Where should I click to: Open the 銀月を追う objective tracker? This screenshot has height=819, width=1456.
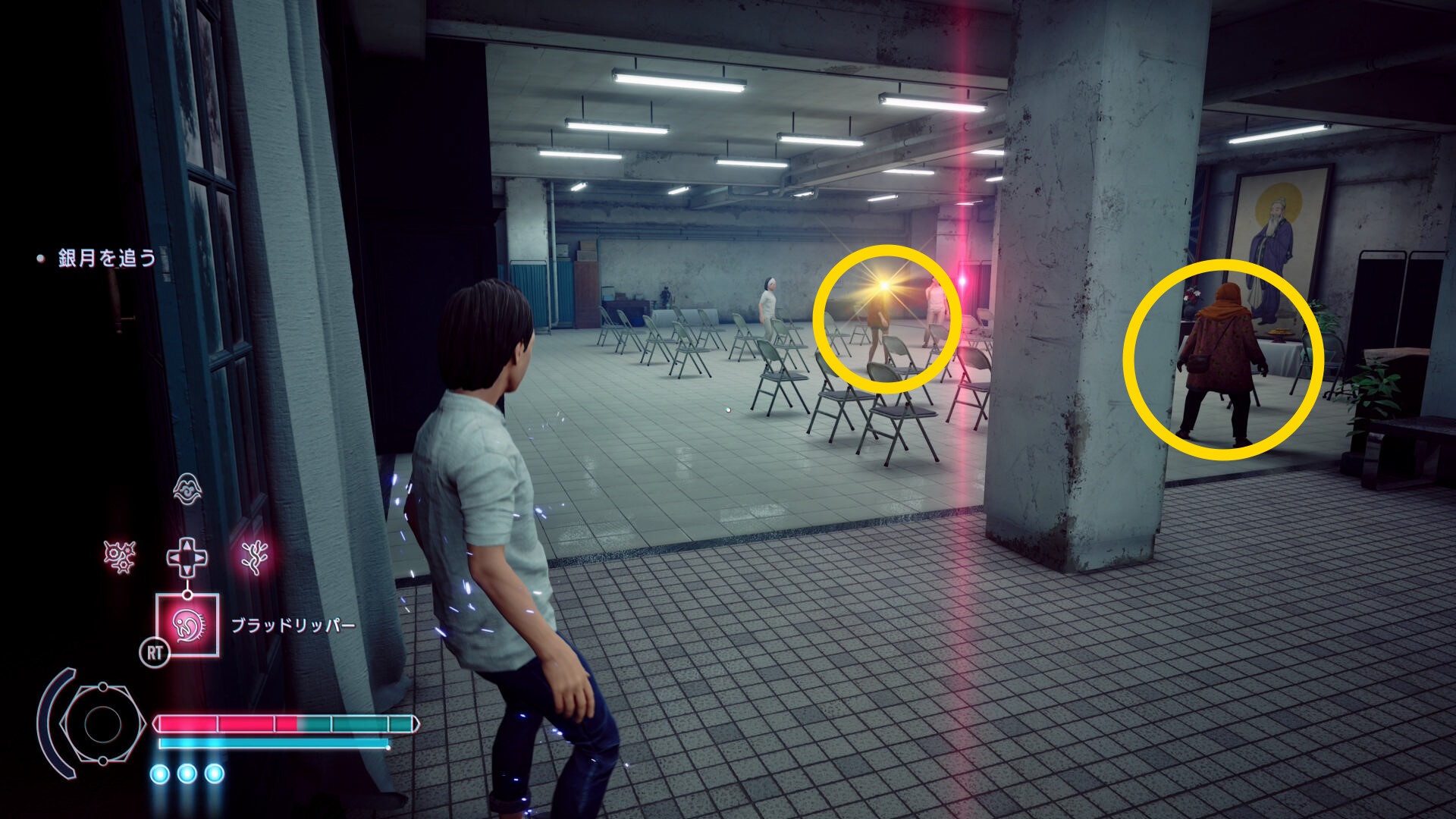(x=107, y=259)
